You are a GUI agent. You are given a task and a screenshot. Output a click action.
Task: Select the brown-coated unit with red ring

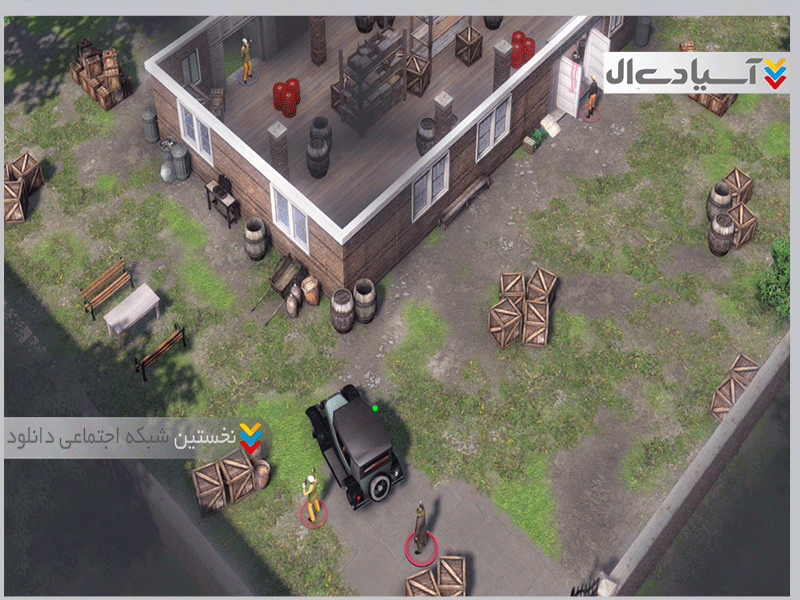click(x=421, y=527)
